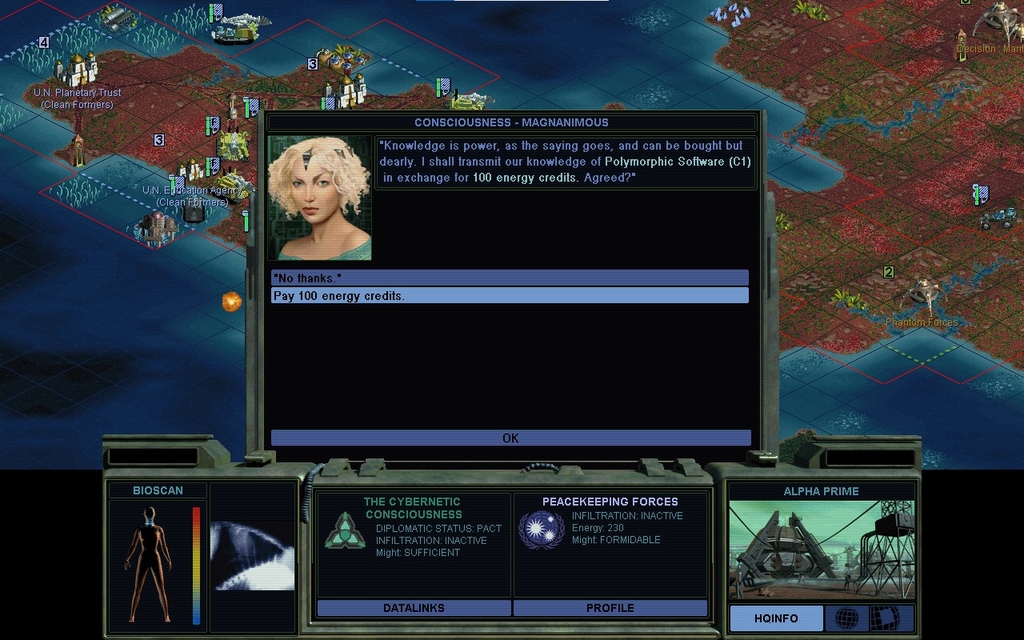The height and width of the screenshot is (640, 1024).
Task: Confirm the dialogue with the OK button
Action: tap(510, 438)
